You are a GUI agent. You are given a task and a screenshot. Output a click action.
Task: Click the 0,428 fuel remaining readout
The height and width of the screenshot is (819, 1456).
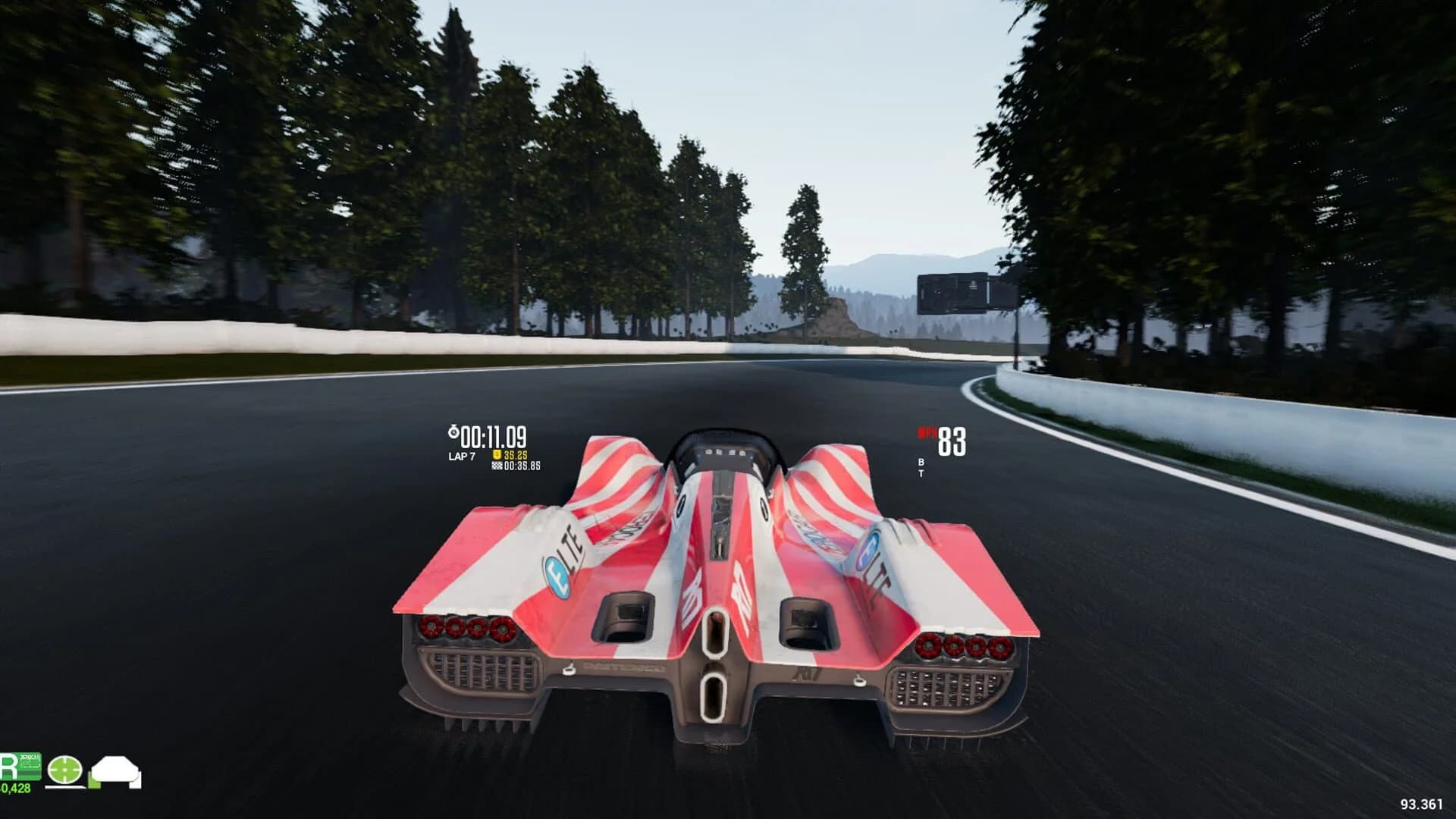(15, 787)
